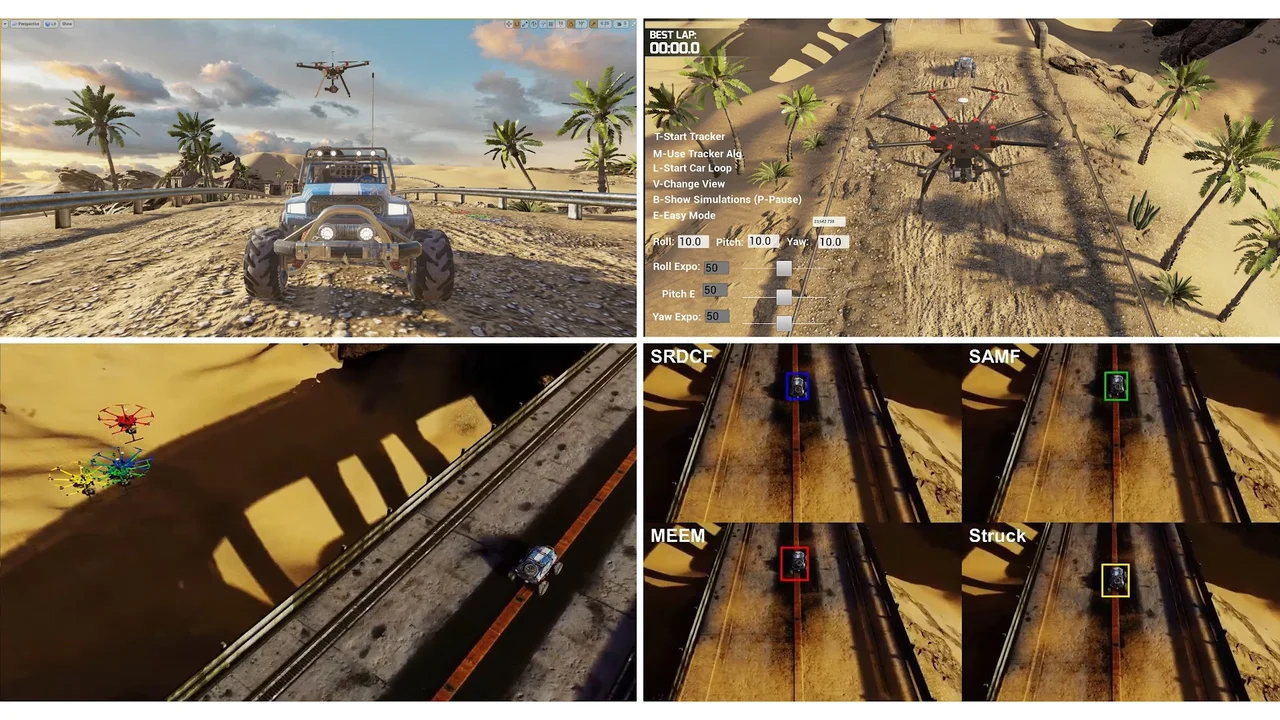Open the viewport Show menu
This screenshot has height=720, width=1280.
click(67, 23)
